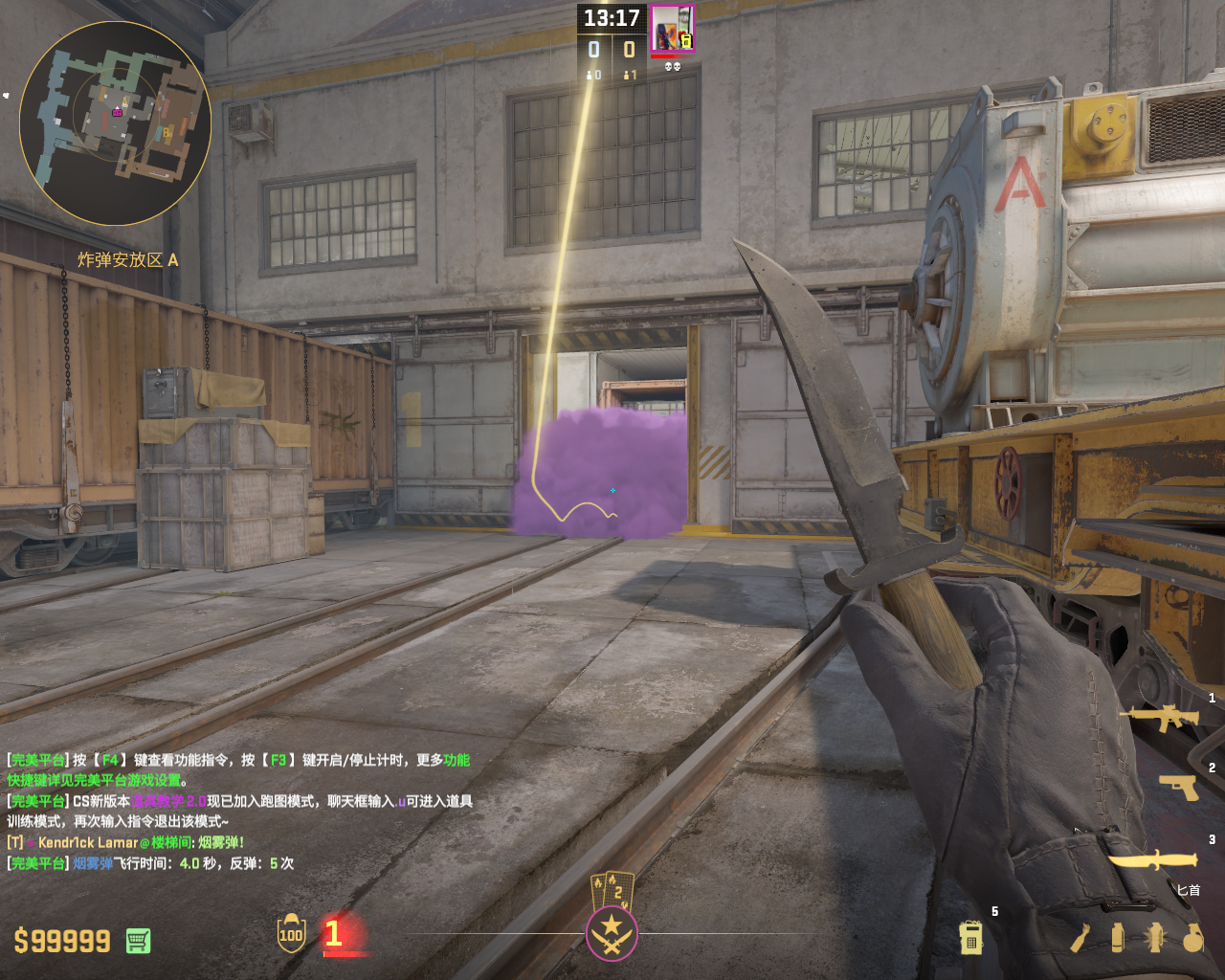Screen dimensions: 1225x980
Task: Choose the C4 bomb in slot 5
Action: click(x=970, y=938)
